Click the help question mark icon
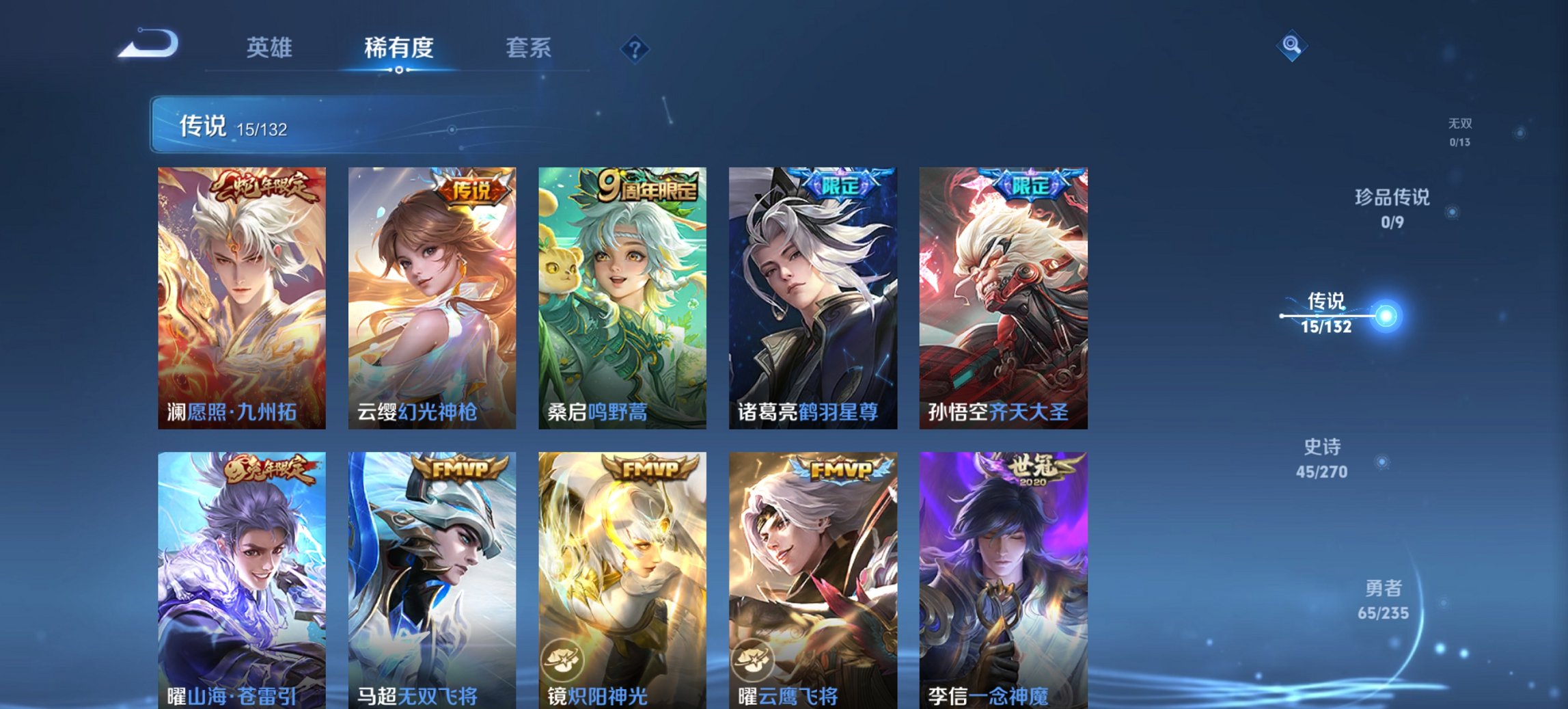Viewport: 1568px width, 709px height. click(634, 47)
